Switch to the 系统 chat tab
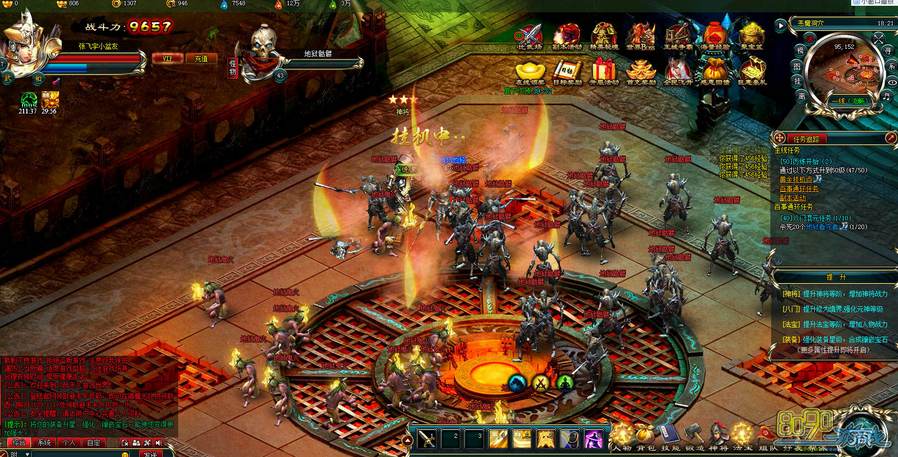Screen dimensions: 898x457 coord(43,441)
